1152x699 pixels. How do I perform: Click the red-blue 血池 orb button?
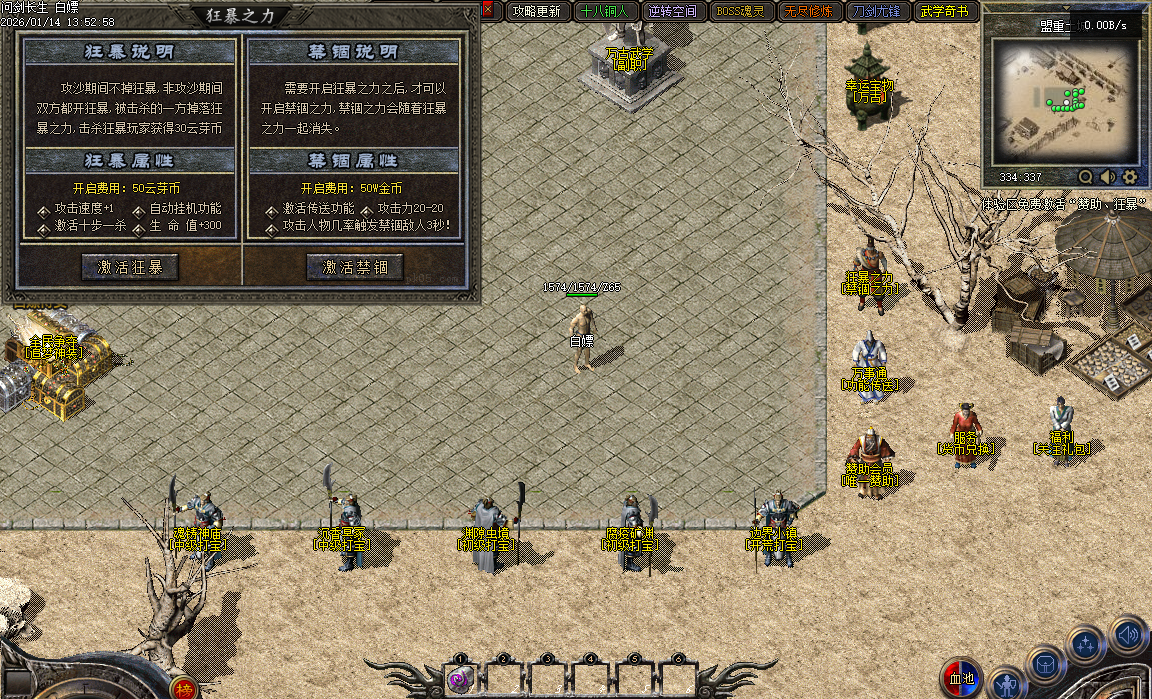(x=962, y=680)
